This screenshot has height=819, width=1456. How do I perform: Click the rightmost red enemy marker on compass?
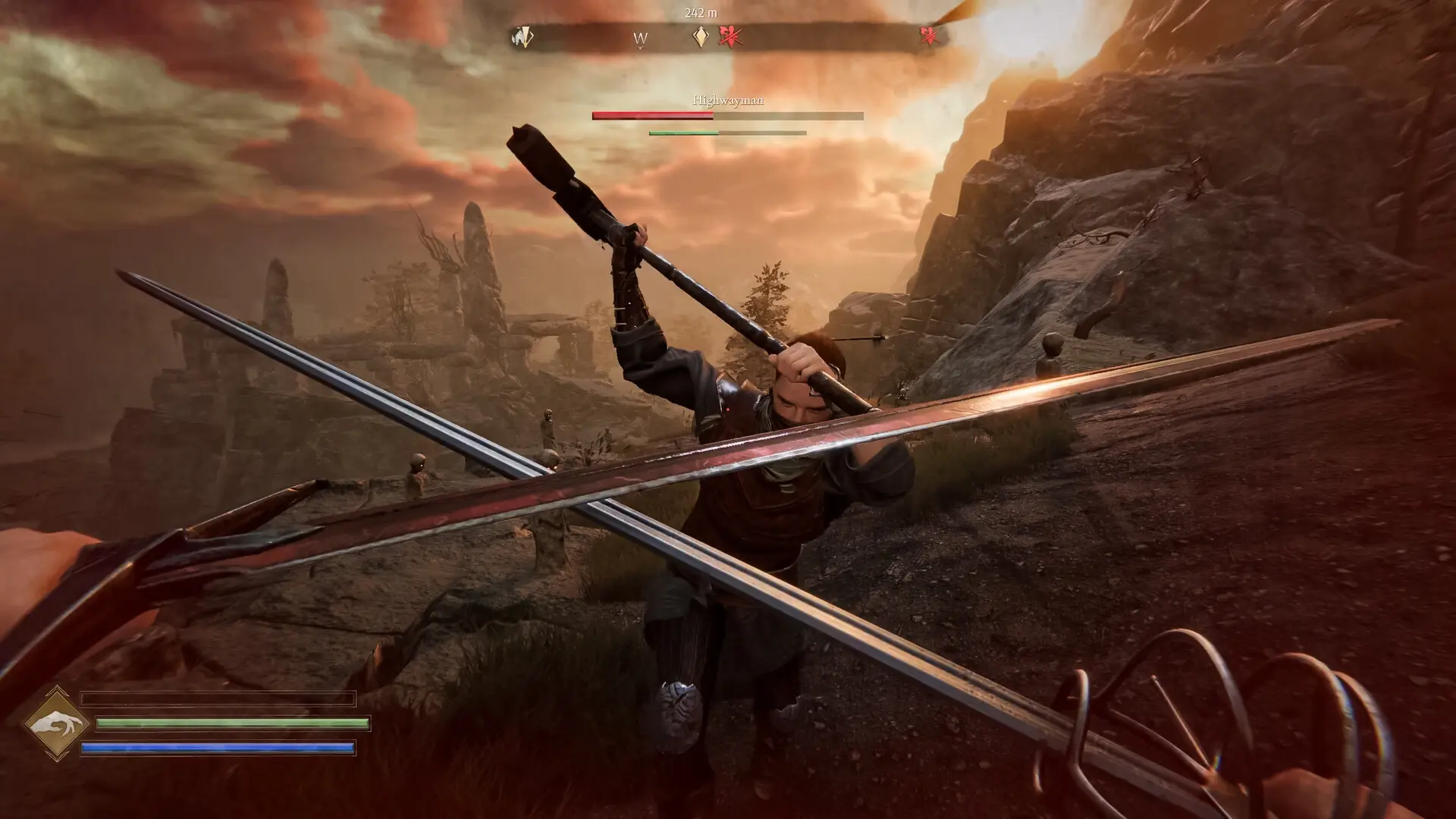(x=930, y=36)
